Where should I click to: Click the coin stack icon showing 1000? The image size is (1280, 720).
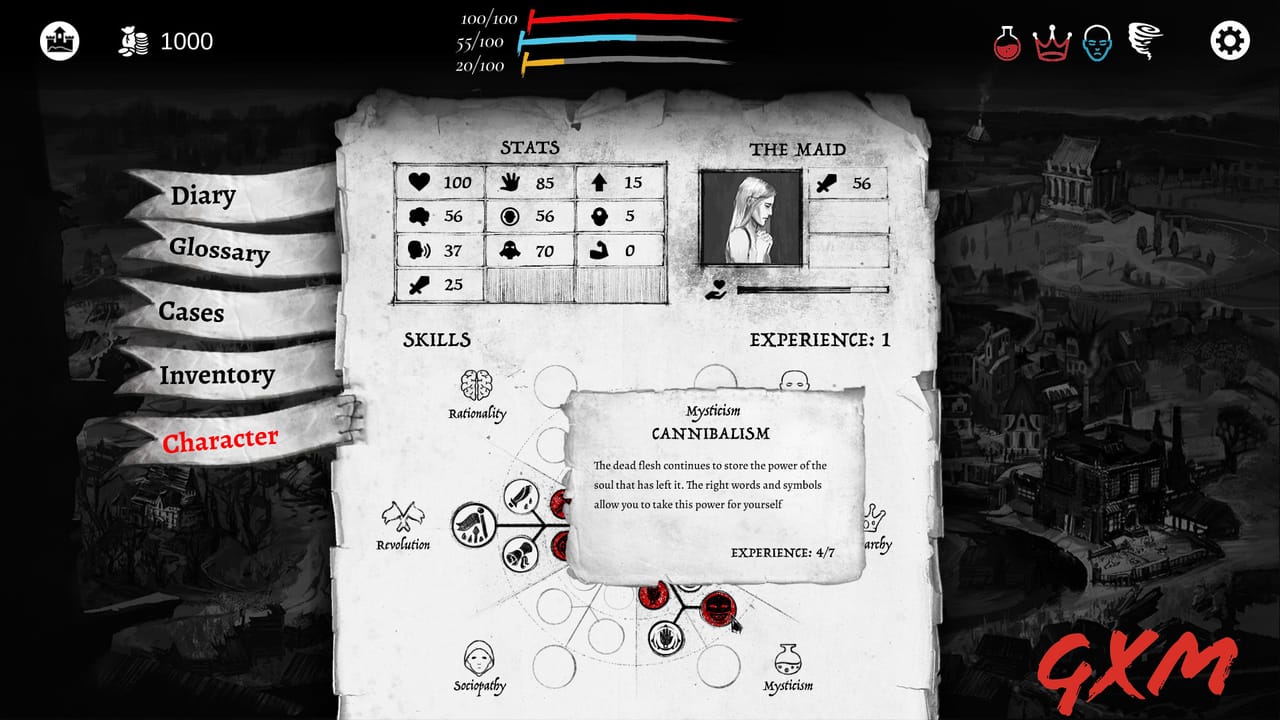point(134,41)
